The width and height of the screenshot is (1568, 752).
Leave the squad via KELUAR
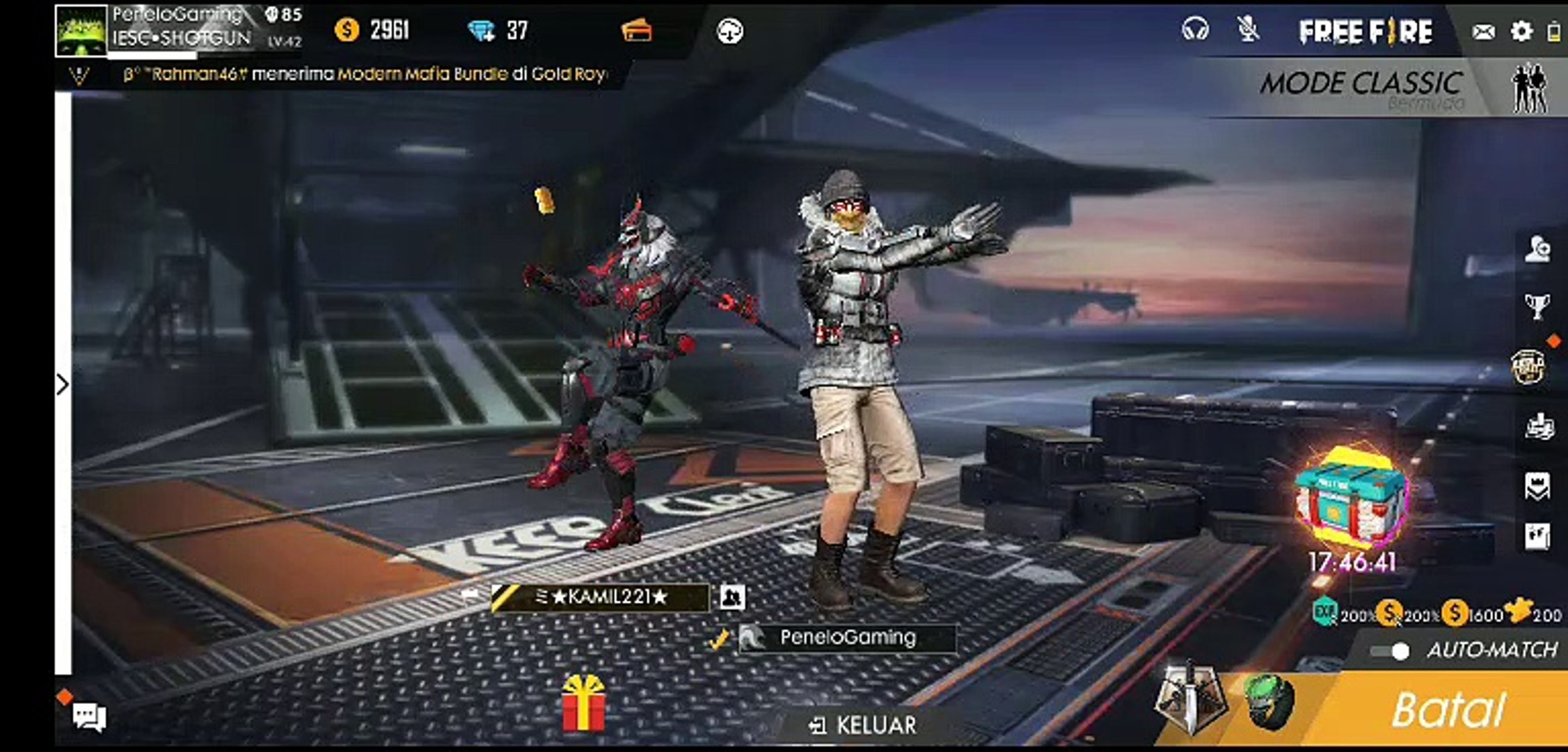point(863,726)
